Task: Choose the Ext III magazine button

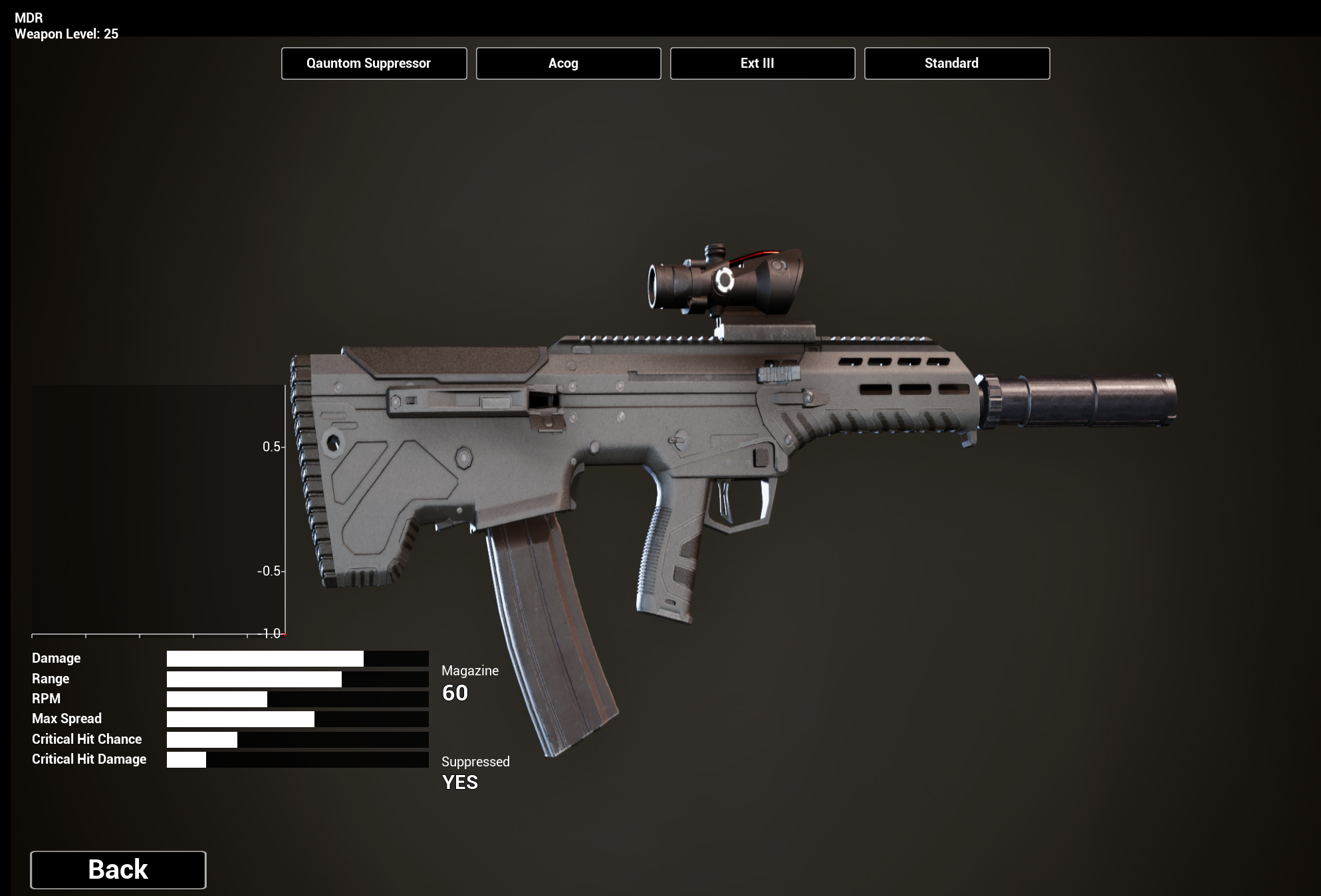Action: point(763,64)
